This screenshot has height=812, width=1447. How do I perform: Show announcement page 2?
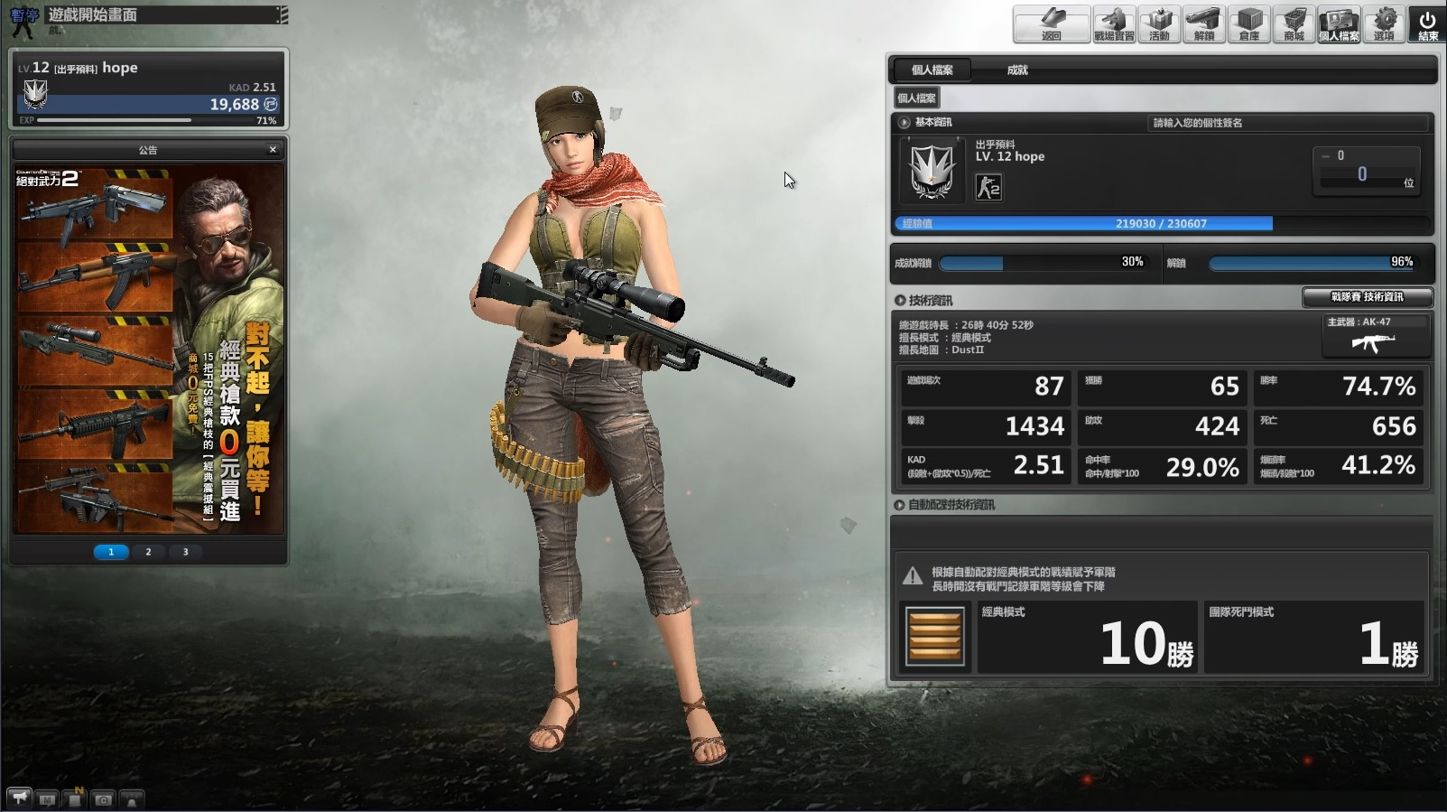148,552
